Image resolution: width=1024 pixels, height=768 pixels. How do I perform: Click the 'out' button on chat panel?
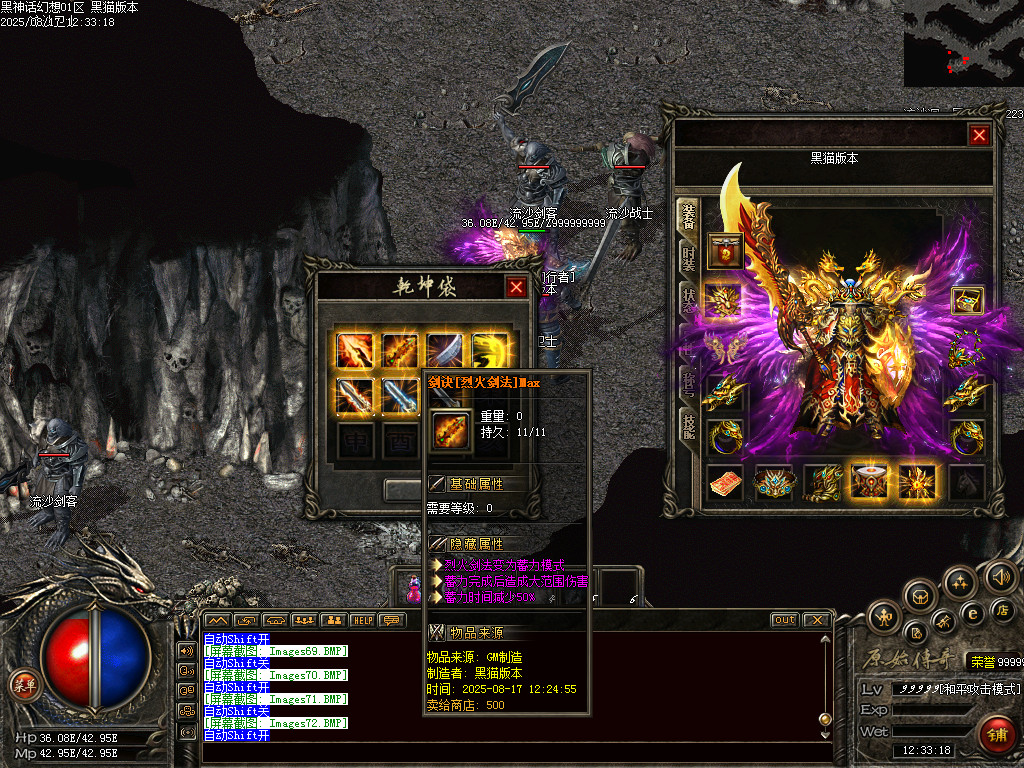tap(785, 620)
